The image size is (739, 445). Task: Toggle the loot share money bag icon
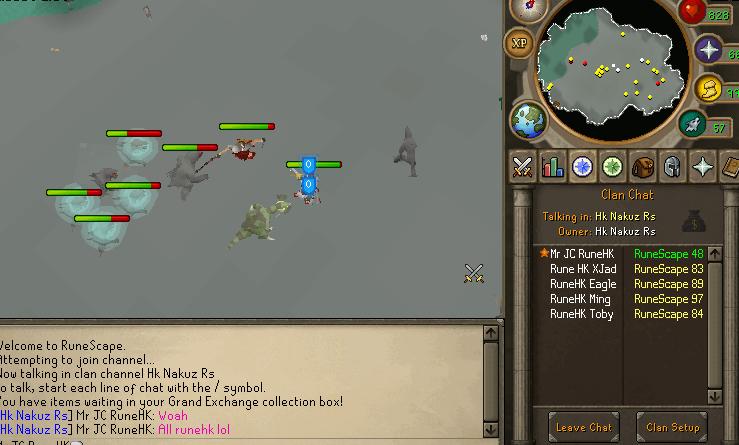[x=694, y=219]
